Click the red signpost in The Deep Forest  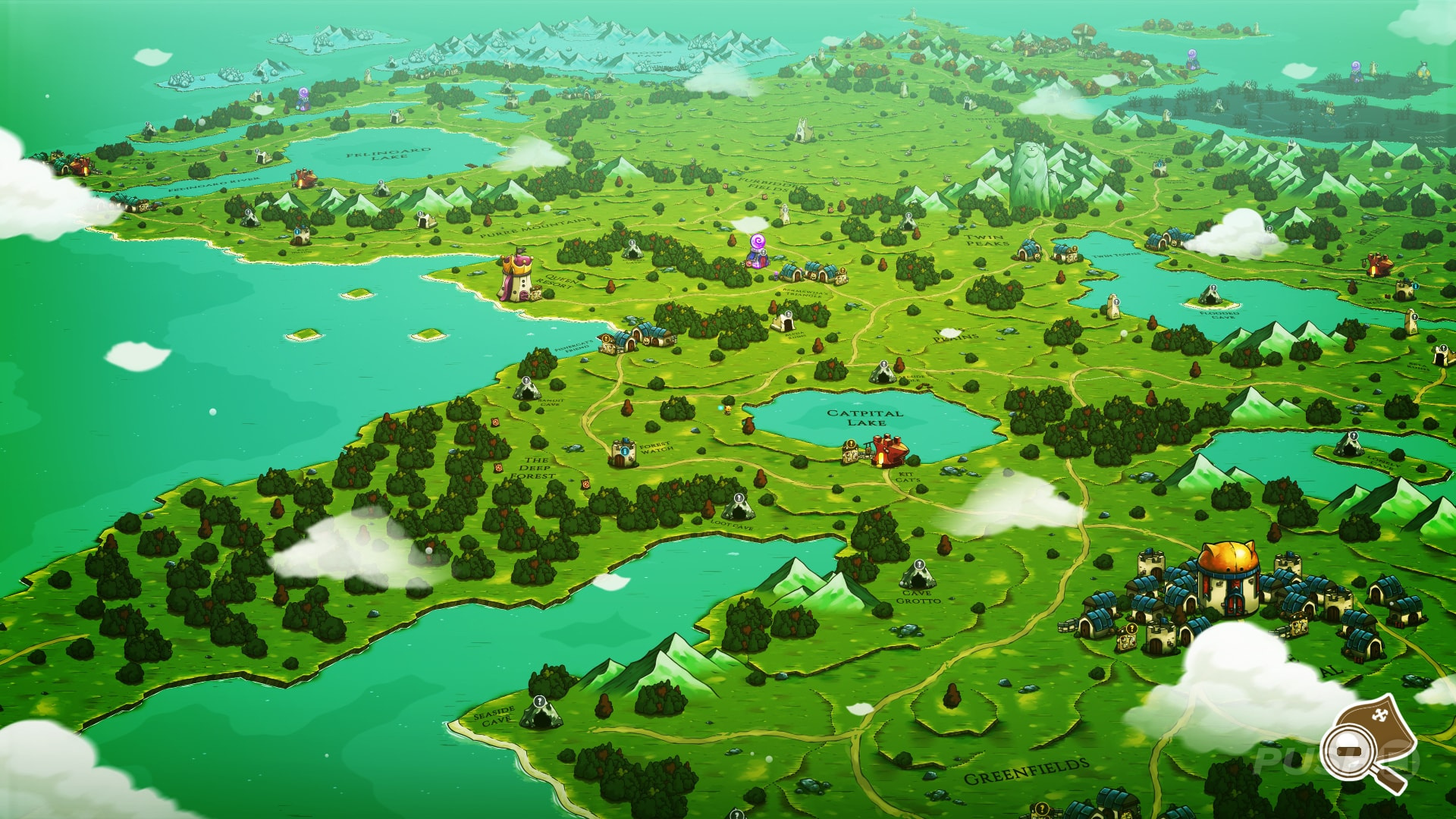pyautogui.click(x=499, y=467)
